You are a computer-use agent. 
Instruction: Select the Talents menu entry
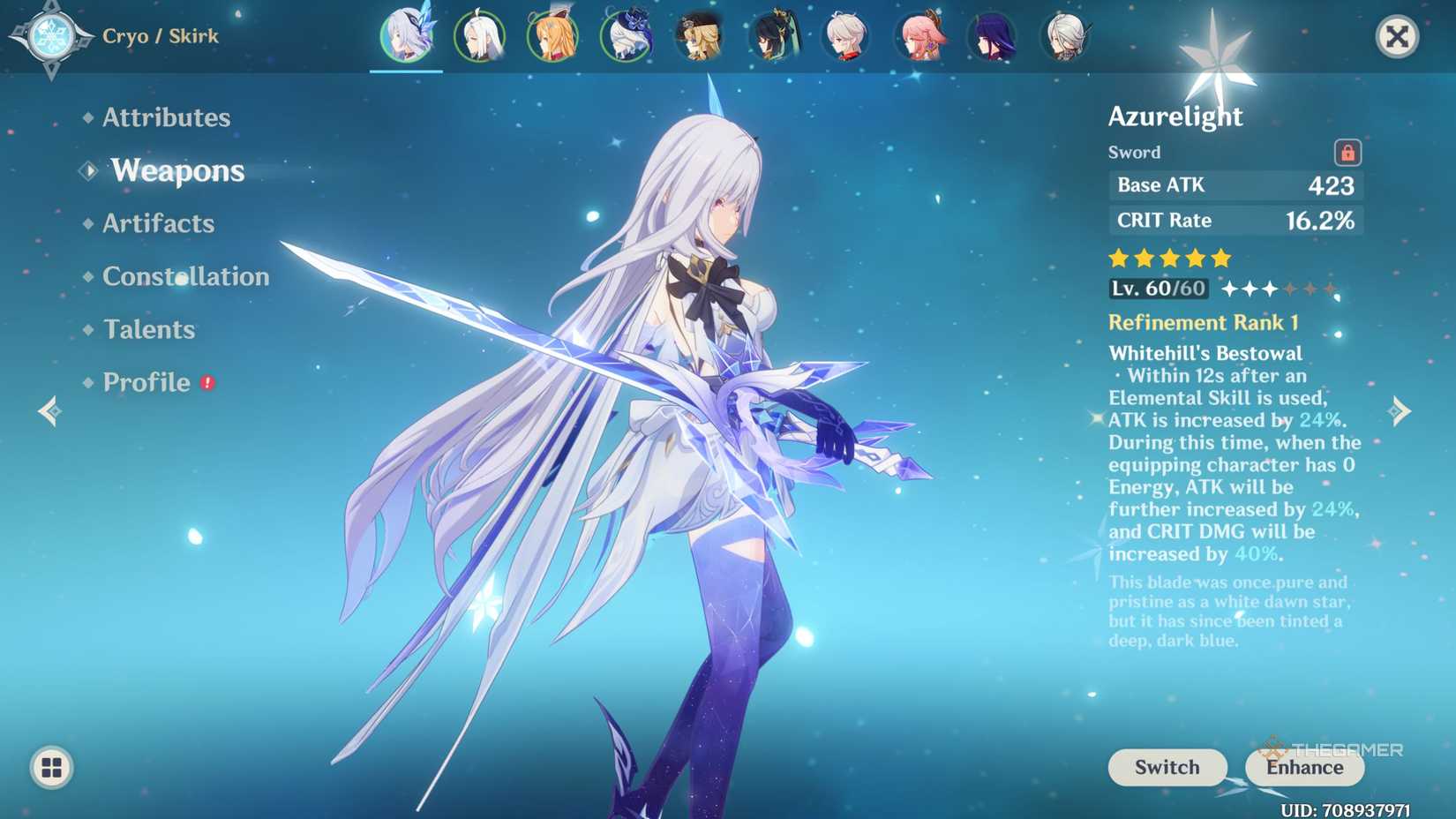[147, 329]
